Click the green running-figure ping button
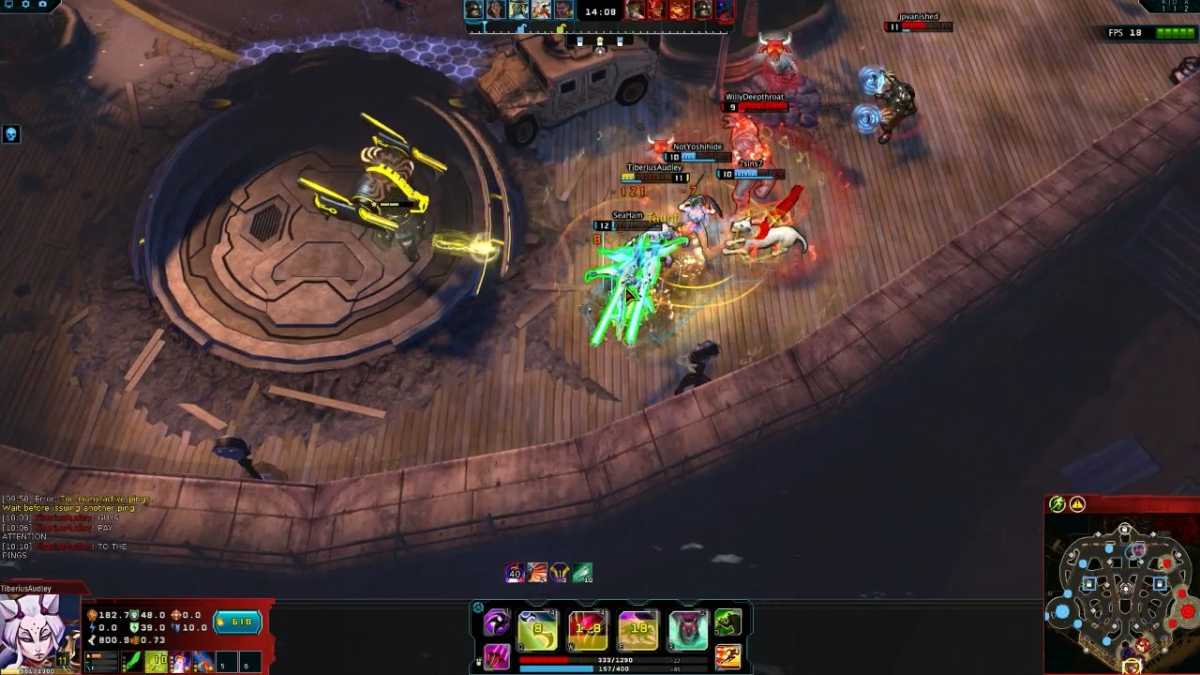Viewport: 1200px width, 675px height. click(x=1057, y=505)
